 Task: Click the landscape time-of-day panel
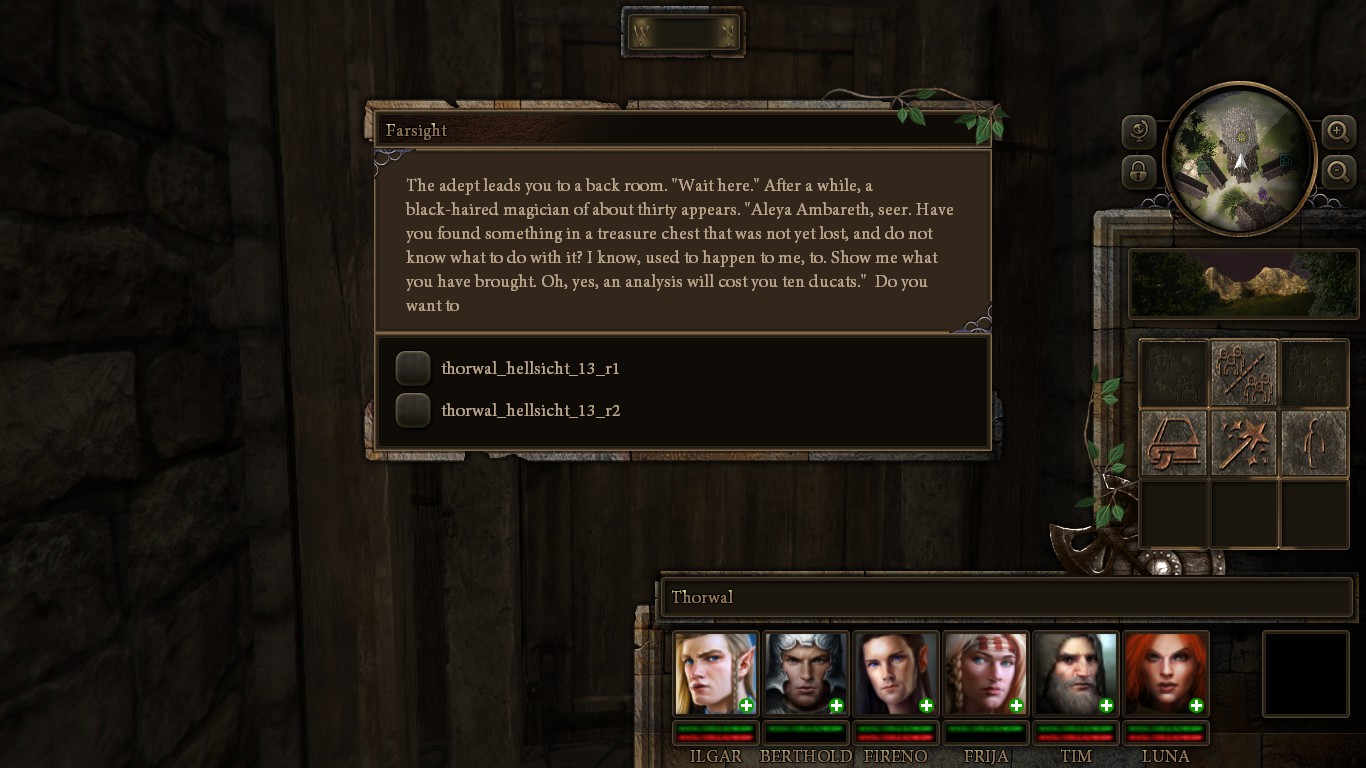(1243, 284)
